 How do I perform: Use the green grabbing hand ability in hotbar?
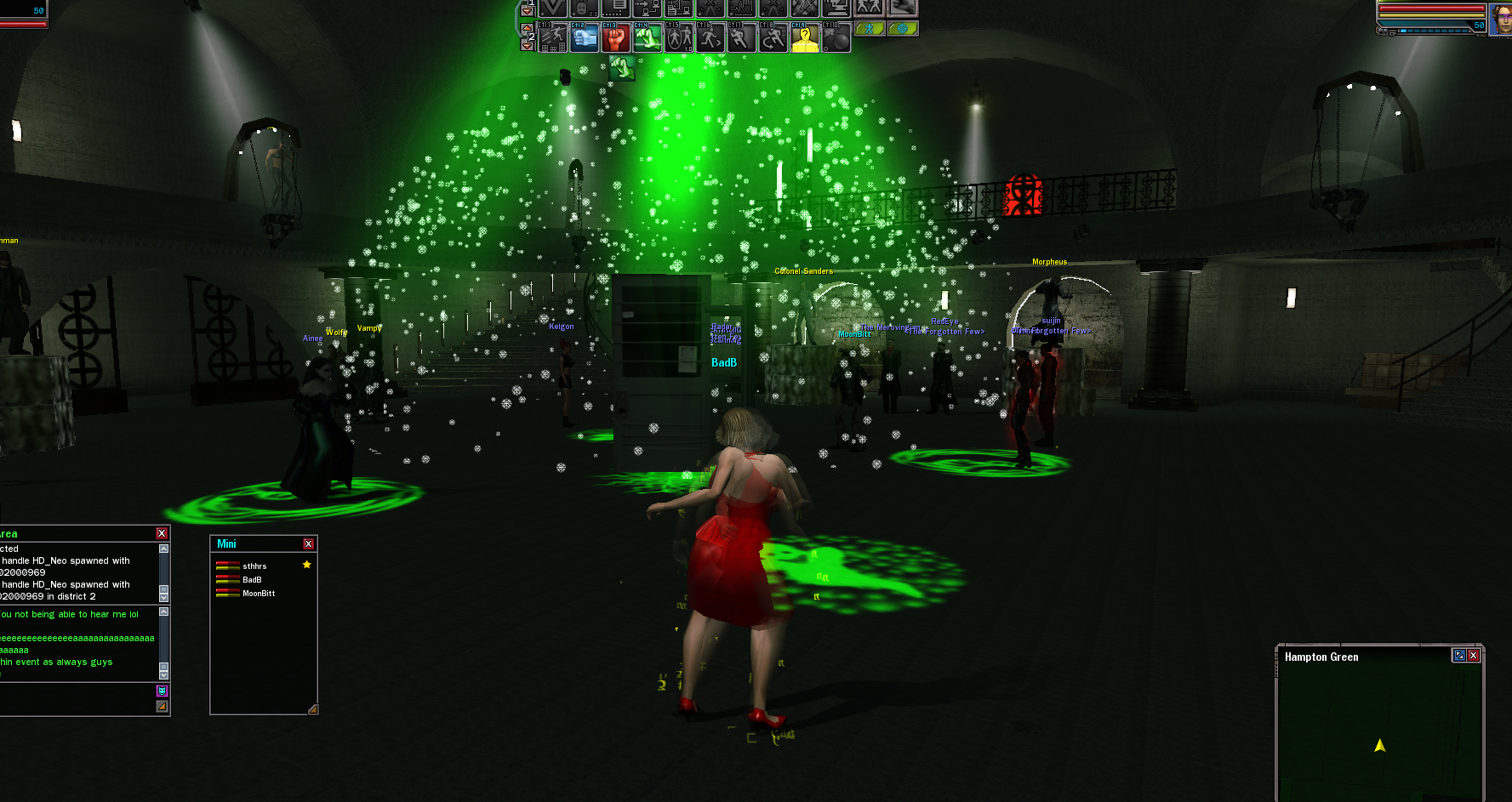point(647,38)
